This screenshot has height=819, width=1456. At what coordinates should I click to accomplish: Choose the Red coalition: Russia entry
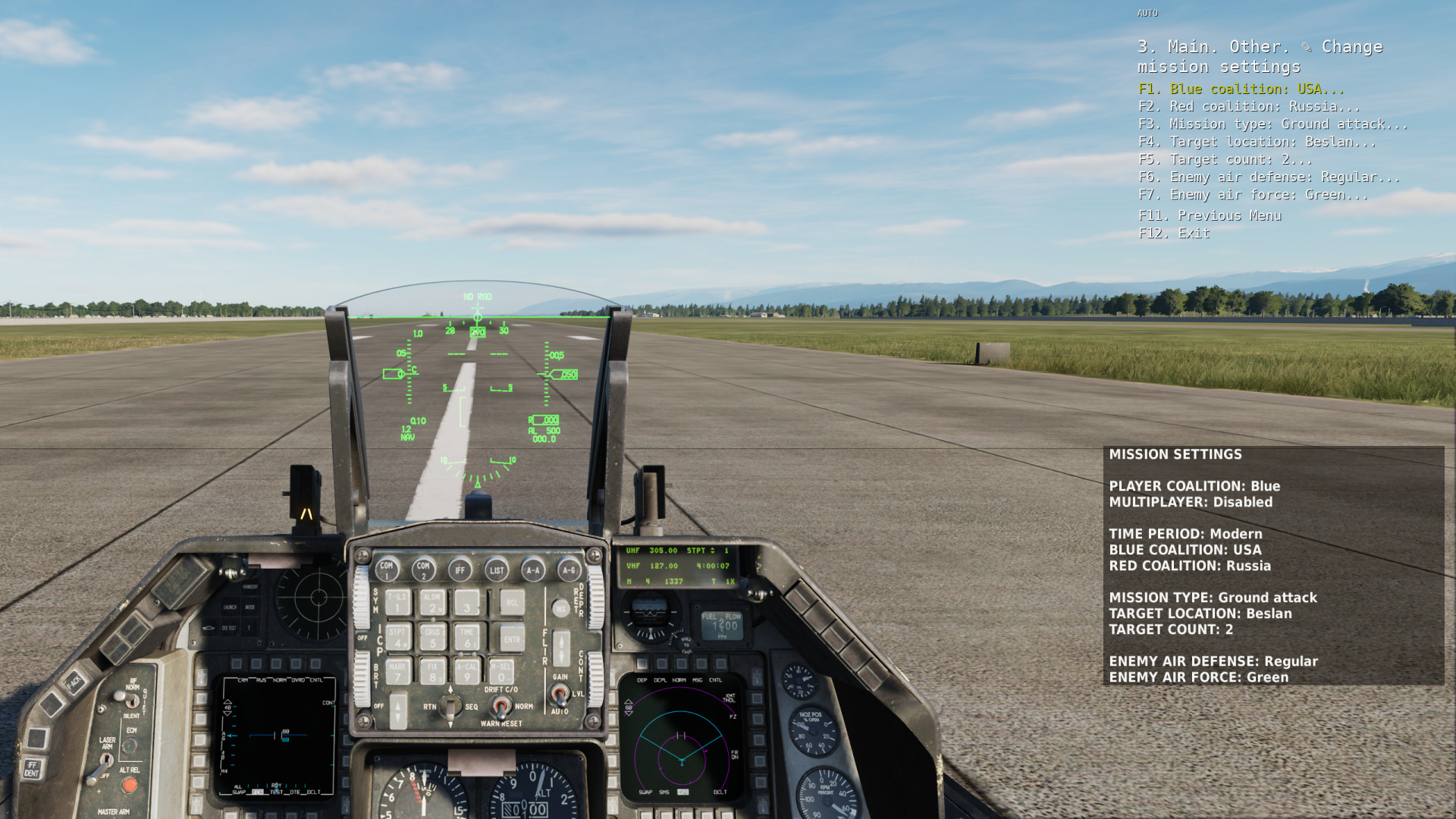pyautogui.click(x=1248, y=106)
